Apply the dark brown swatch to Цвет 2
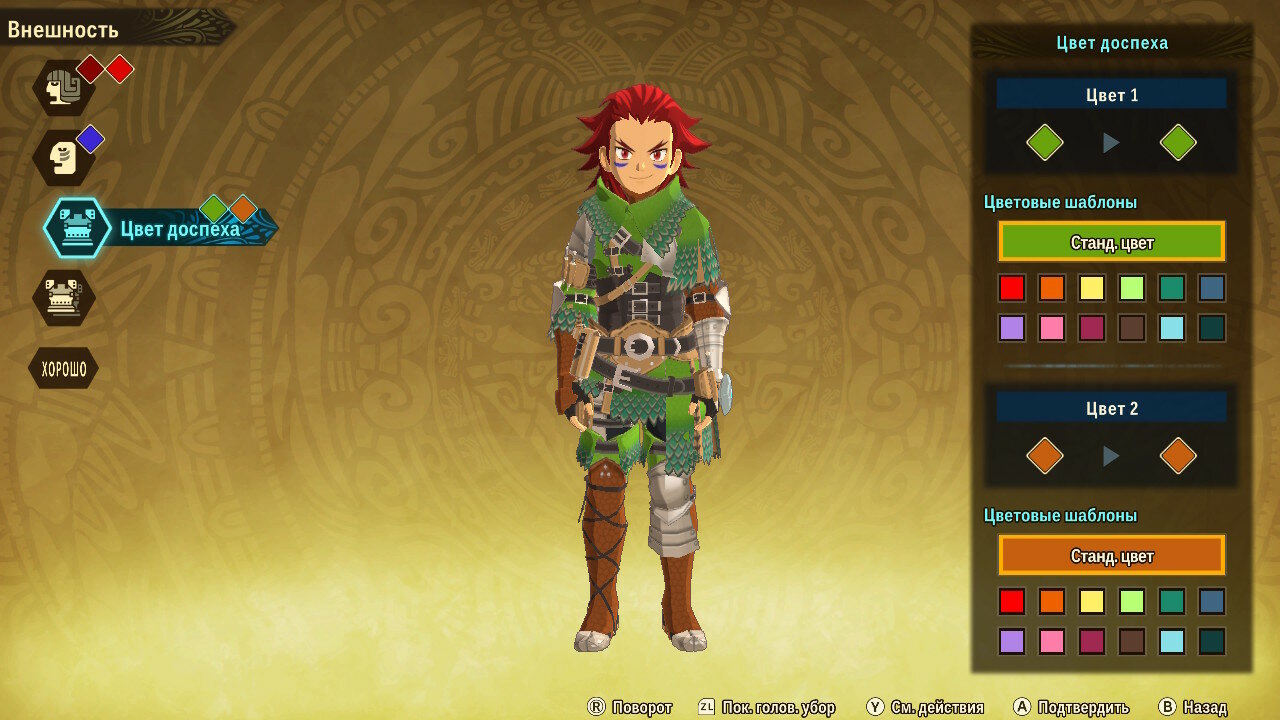Image resolution: width=1280 pixels, height=720 pixels. tap(1132, 641)
